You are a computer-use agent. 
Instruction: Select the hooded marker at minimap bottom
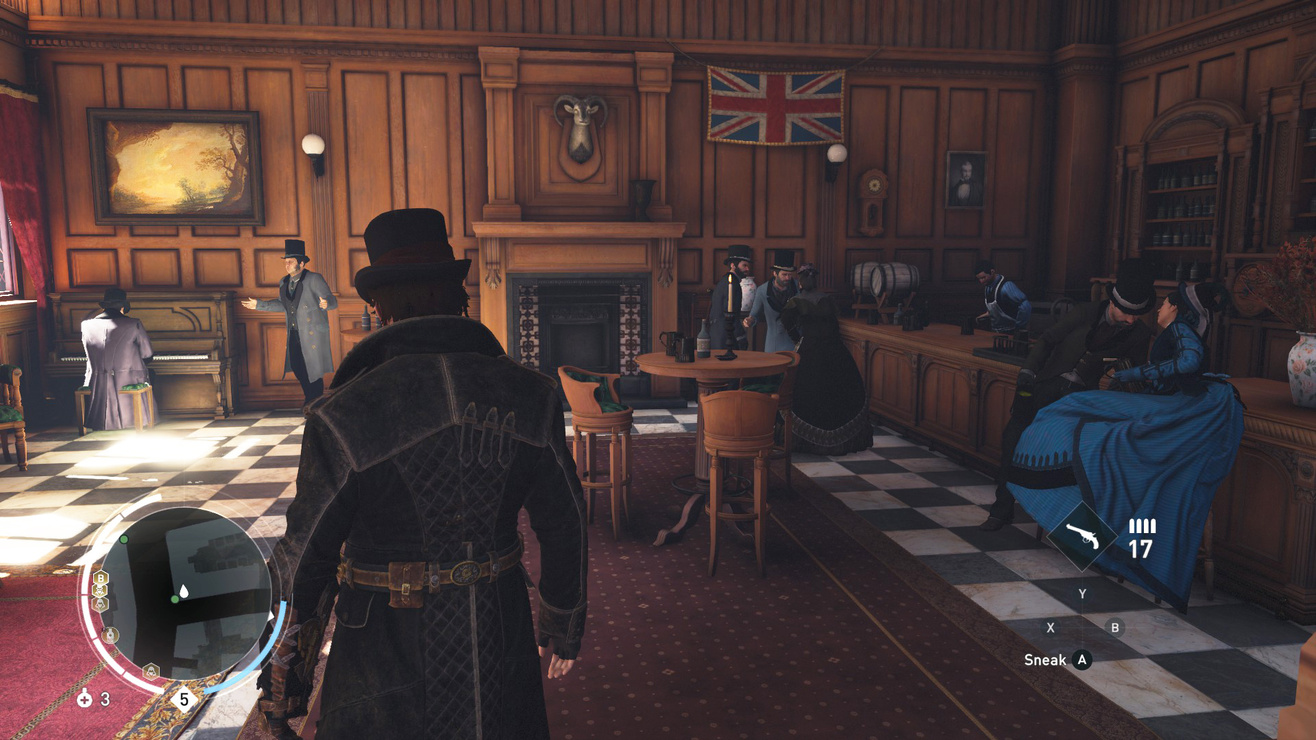150,671
